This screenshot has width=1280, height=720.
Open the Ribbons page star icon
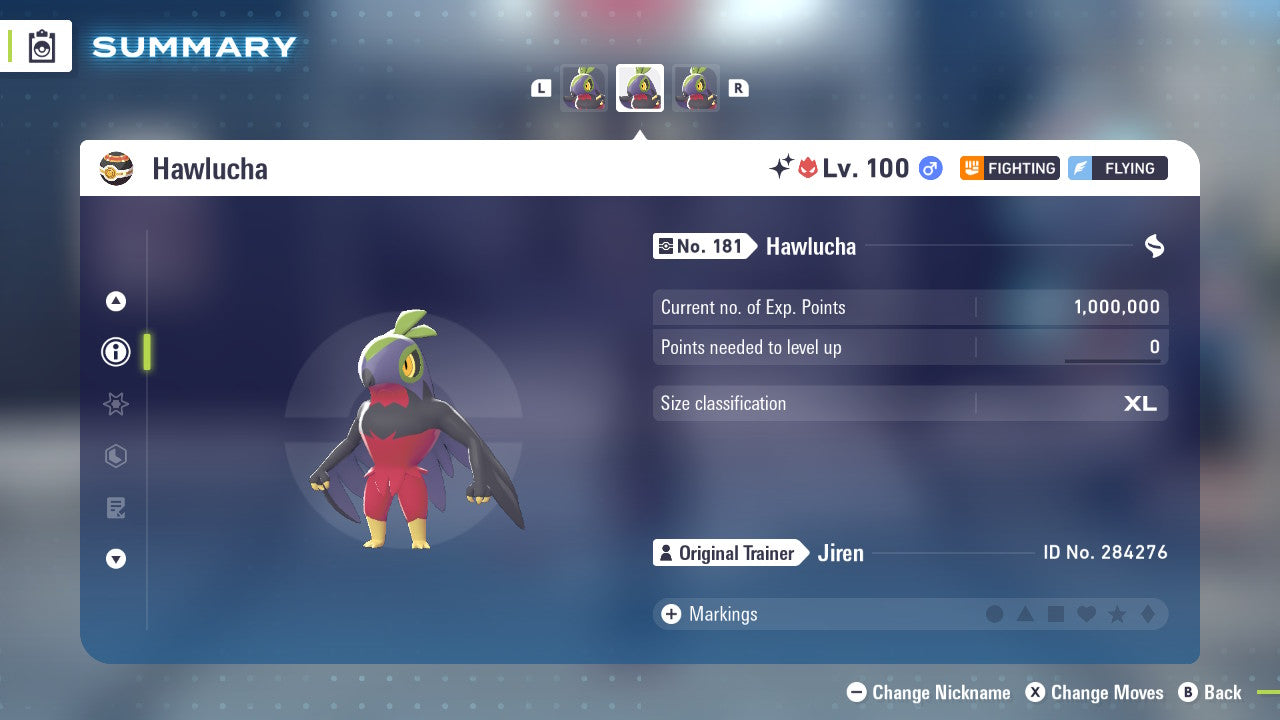115,404
